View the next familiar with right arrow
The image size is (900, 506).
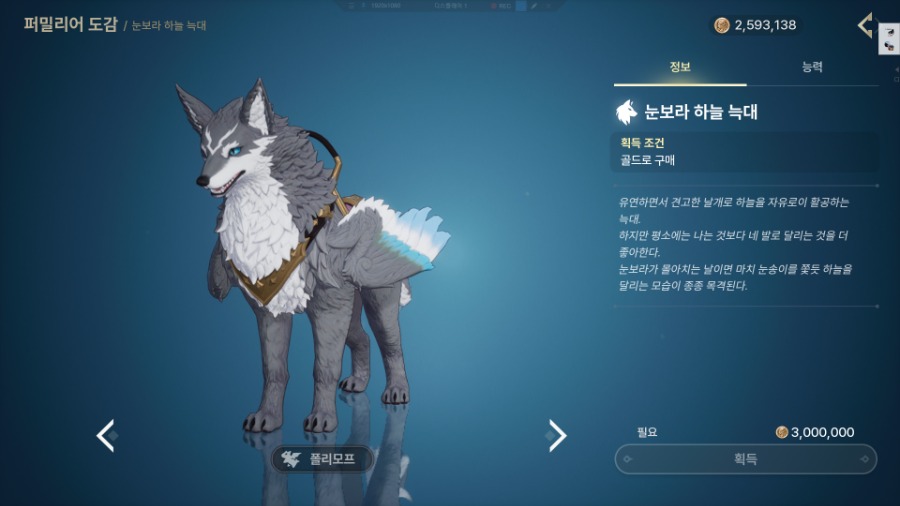557,435
